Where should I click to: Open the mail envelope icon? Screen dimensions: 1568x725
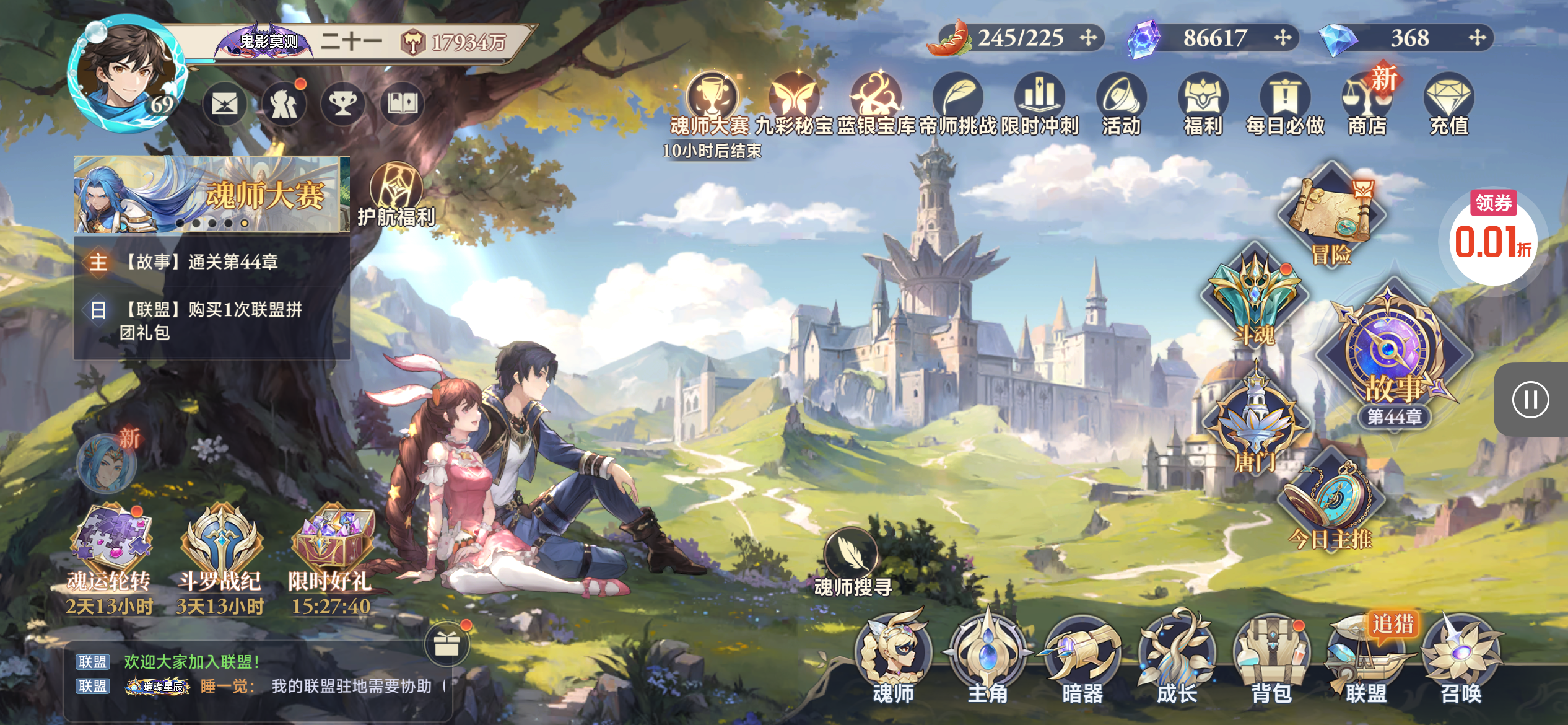[224, 103]
